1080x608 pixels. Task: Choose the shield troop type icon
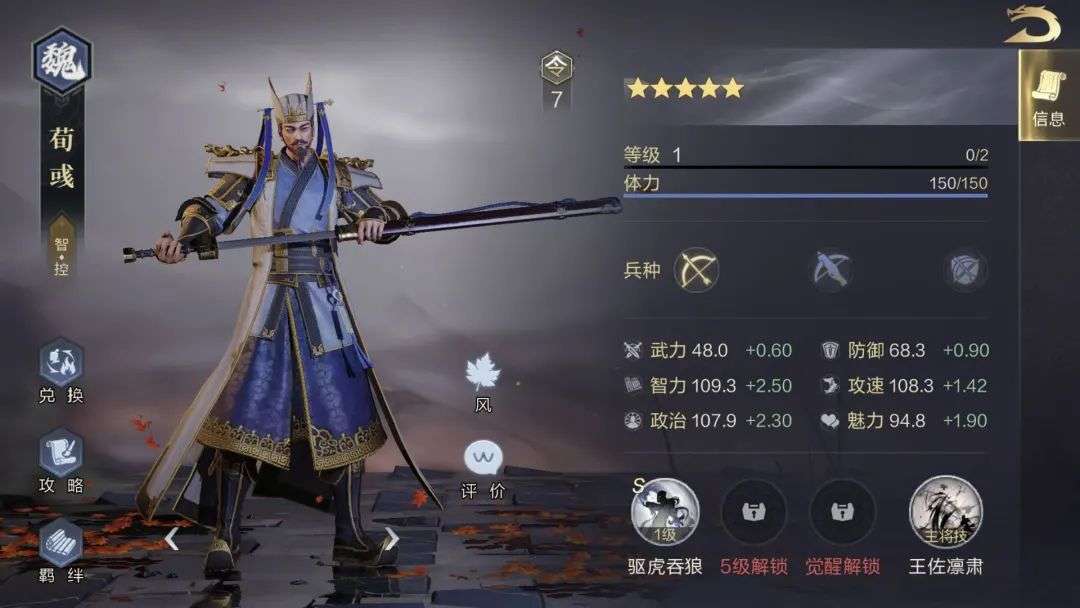966,270
